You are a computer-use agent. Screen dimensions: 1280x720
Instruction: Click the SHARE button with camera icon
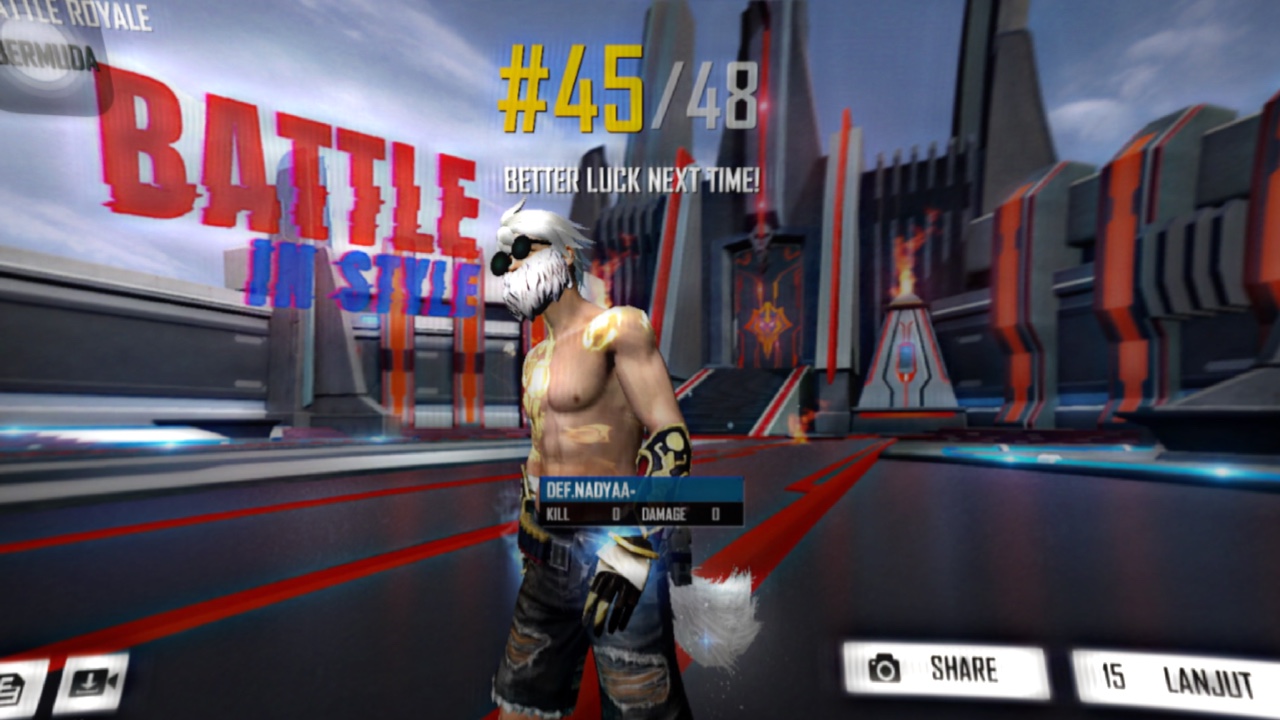[945, 670]
